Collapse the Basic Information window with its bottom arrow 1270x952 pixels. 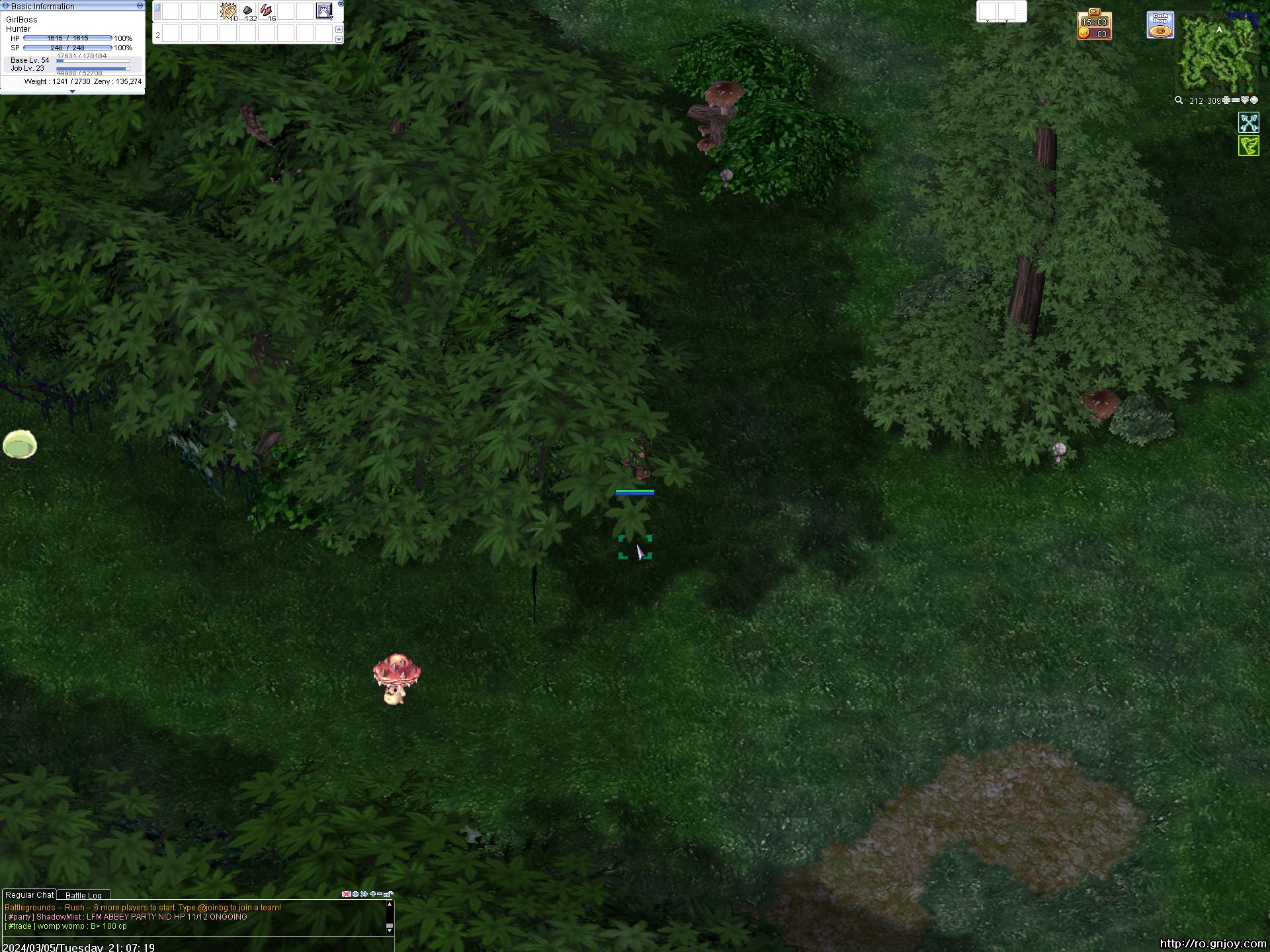[72, 92]
